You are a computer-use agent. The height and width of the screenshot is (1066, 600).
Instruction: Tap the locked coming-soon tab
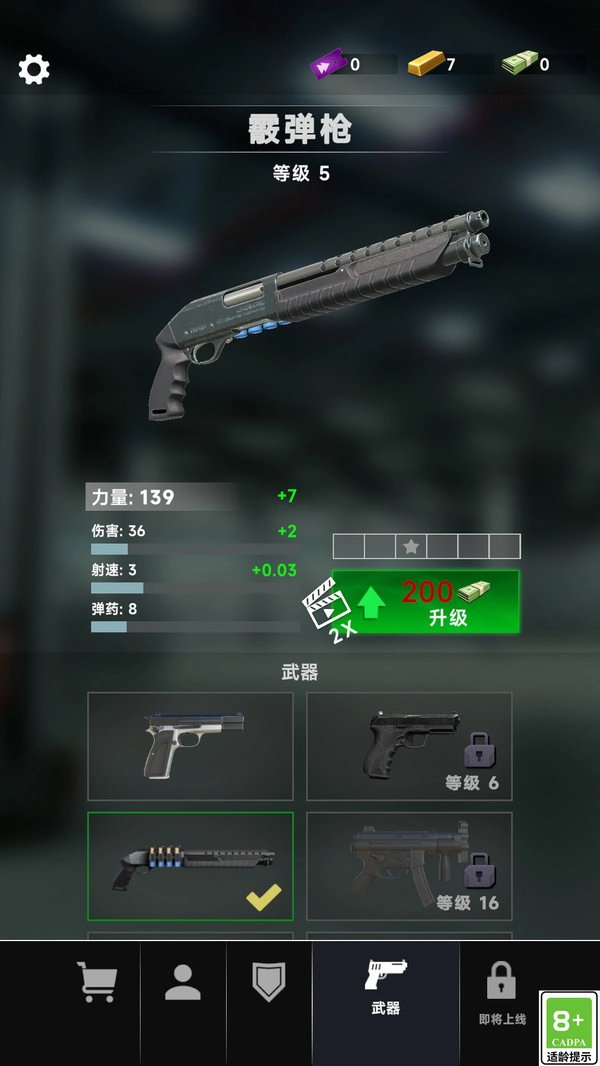(x=501, y=990)
